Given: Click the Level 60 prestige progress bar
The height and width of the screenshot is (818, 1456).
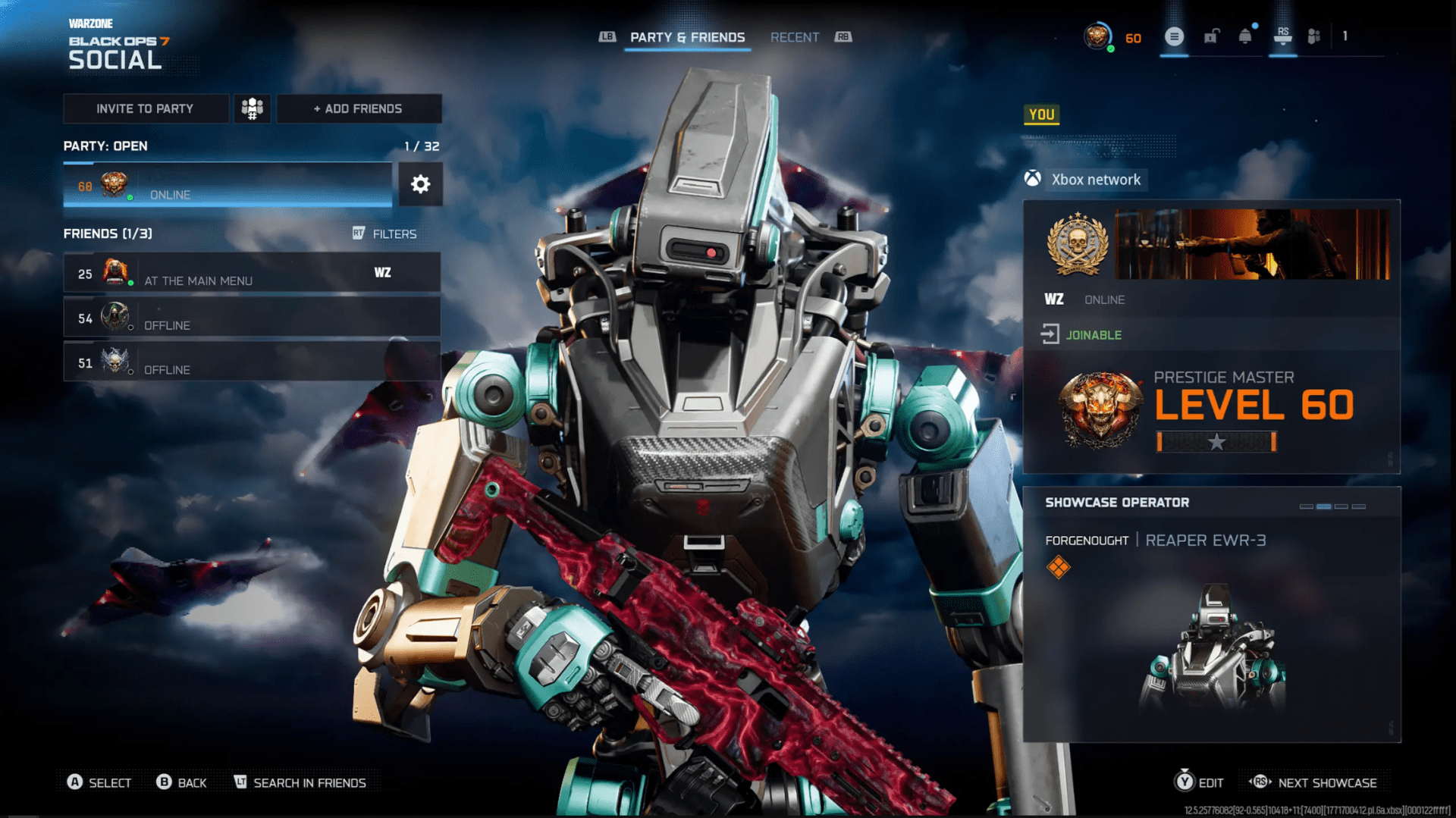Looking at the screenshot, I should [x=1216, y=442].
